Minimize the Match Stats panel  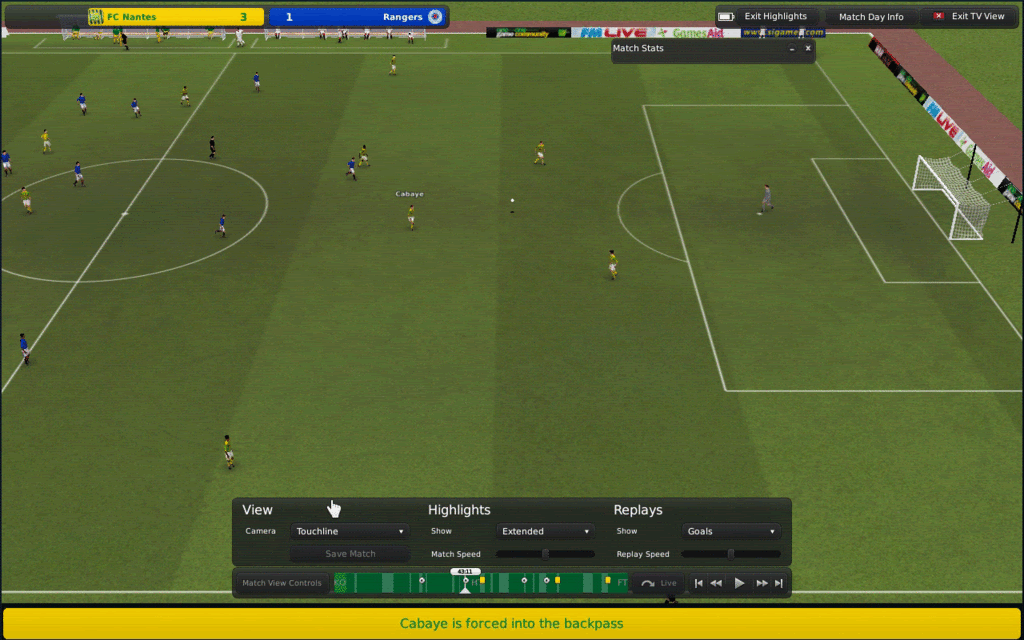pos(791,48)
